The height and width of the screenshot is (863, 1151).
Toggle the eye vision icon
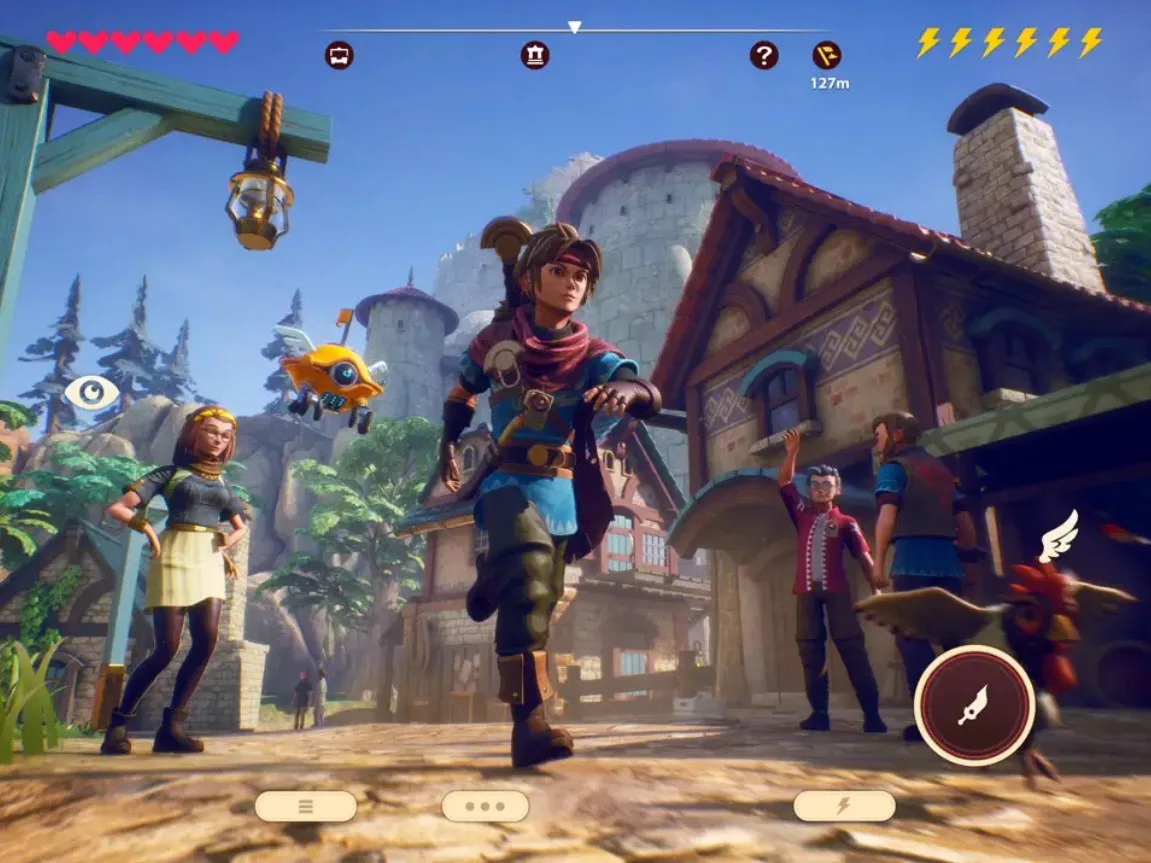coord(91,392)
